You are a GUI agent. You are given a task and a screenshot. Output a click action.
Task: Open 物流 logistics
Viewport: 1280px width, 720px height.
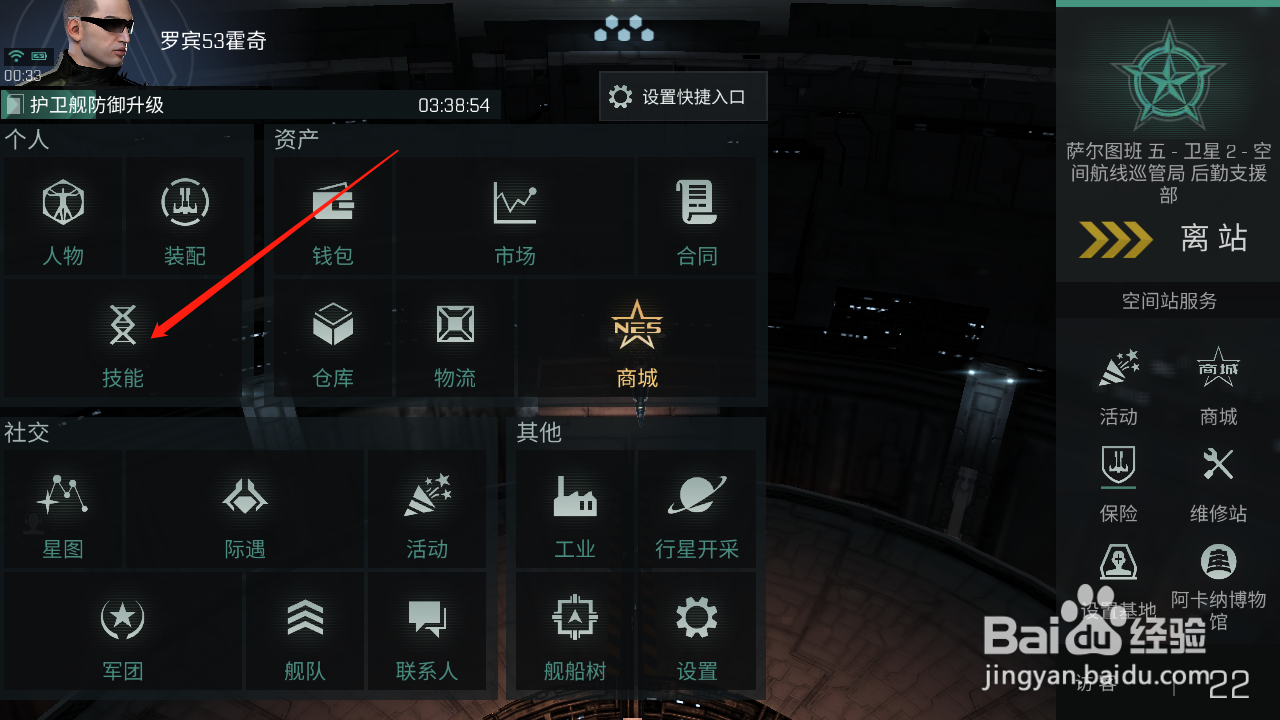pyautogui.click(x=455, y=340)
